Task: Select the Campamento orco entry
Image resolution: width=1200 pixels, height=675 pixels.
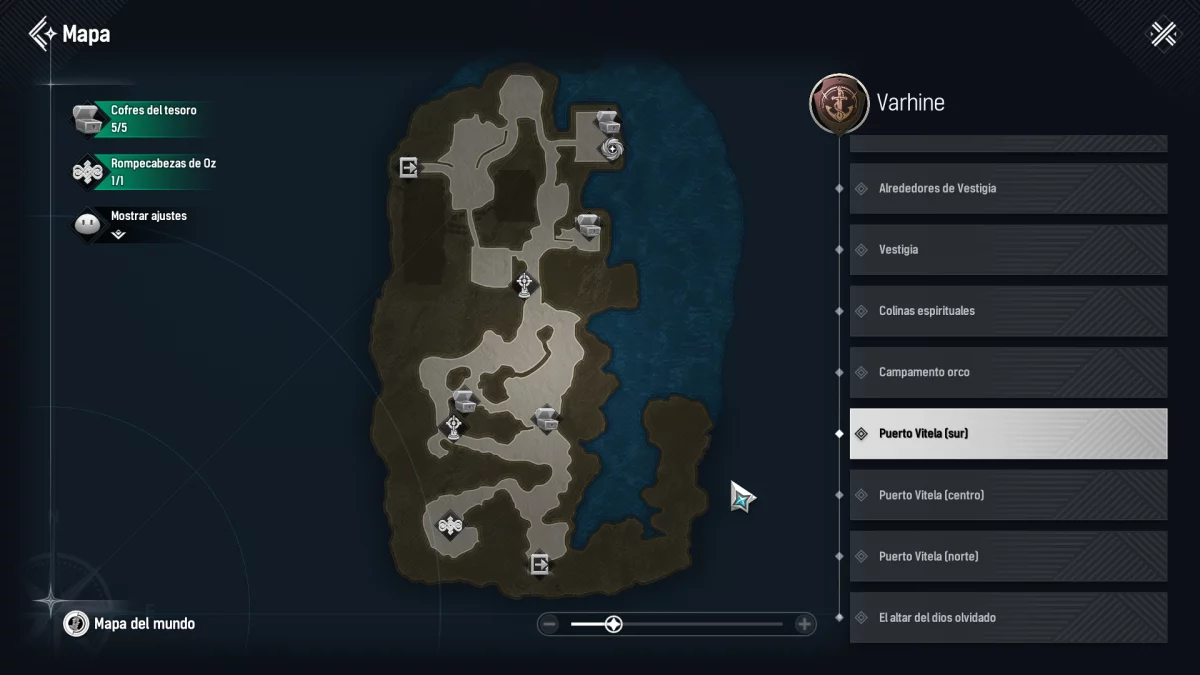Action: [x=1008, y=372]
